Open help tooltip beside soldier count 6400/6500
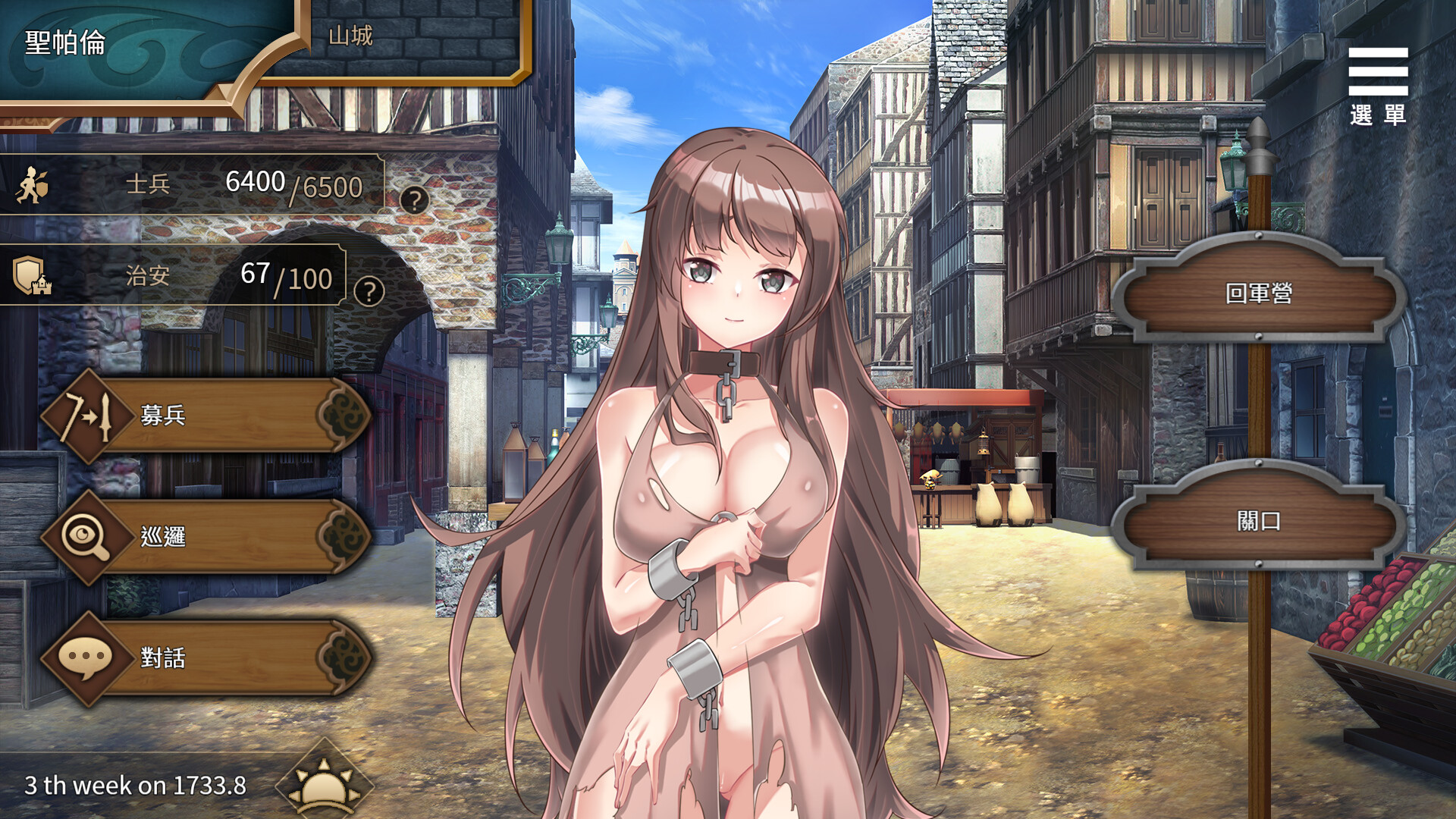The width and height of the screenshot is (1456, 819). pos(414,200)
